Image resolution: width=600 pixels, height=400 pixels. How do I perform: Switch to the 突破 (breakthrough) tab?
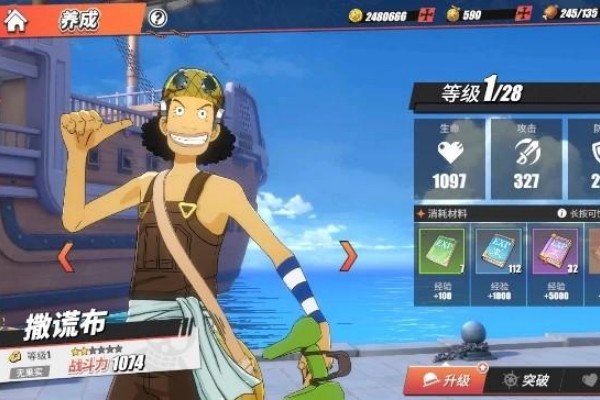525,380
